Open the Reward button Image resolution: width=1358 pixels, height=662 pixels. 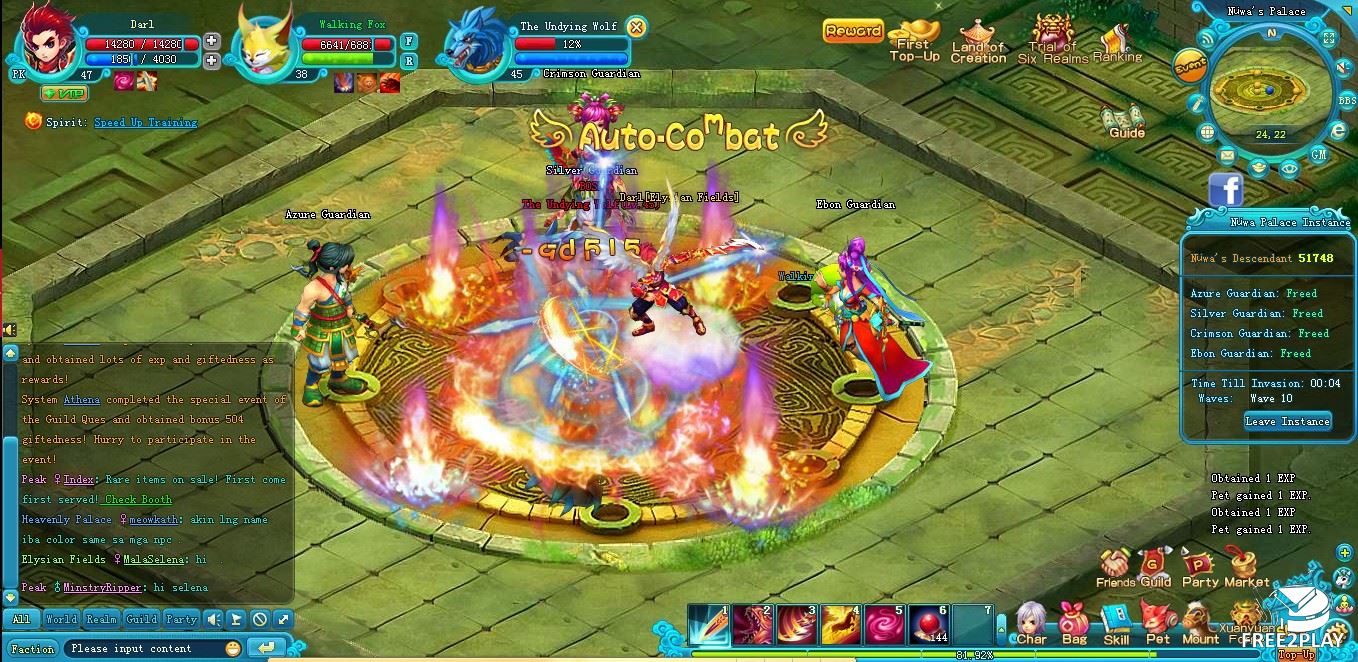[853, 31]
